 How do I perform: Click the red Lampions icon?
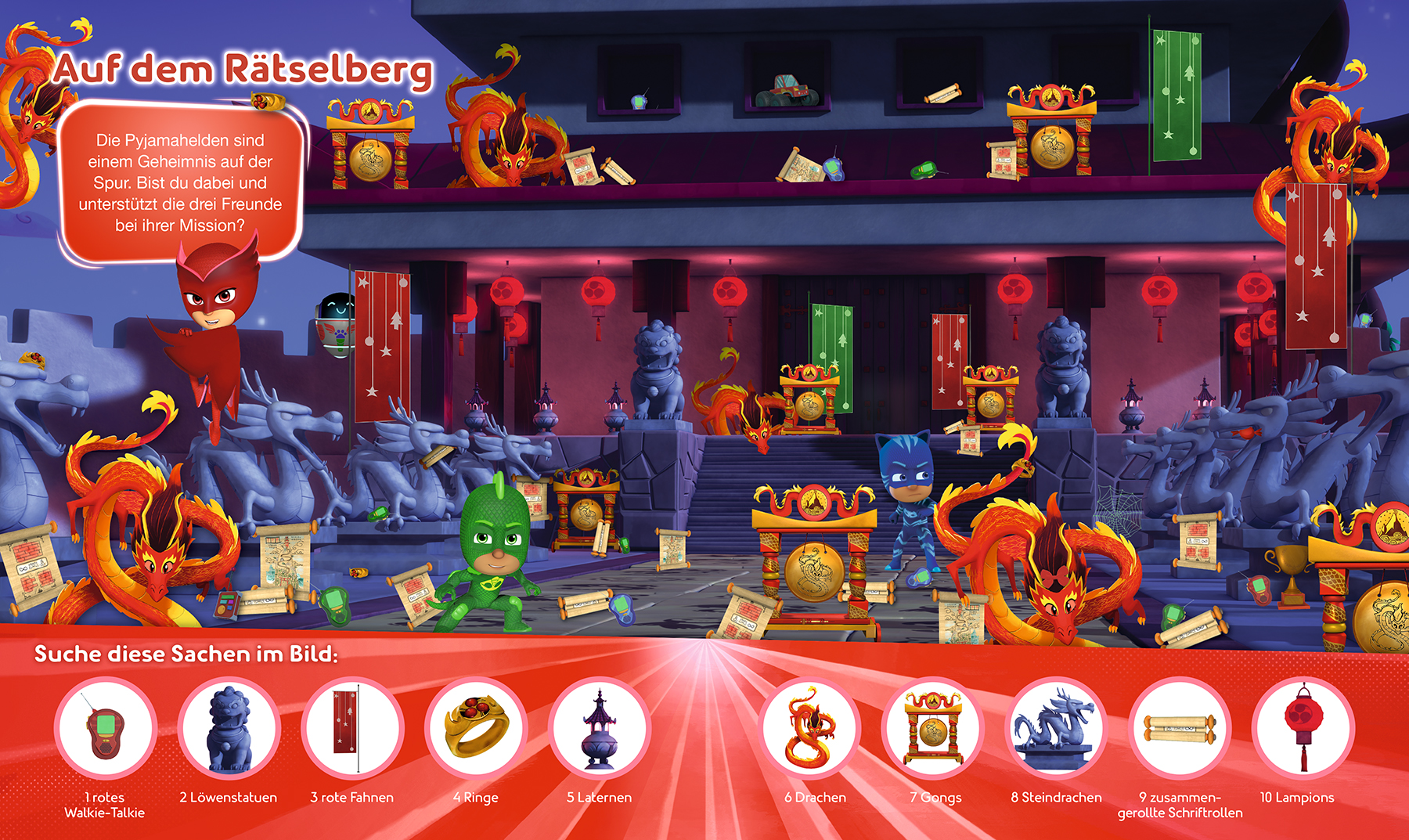[1303, 729]
